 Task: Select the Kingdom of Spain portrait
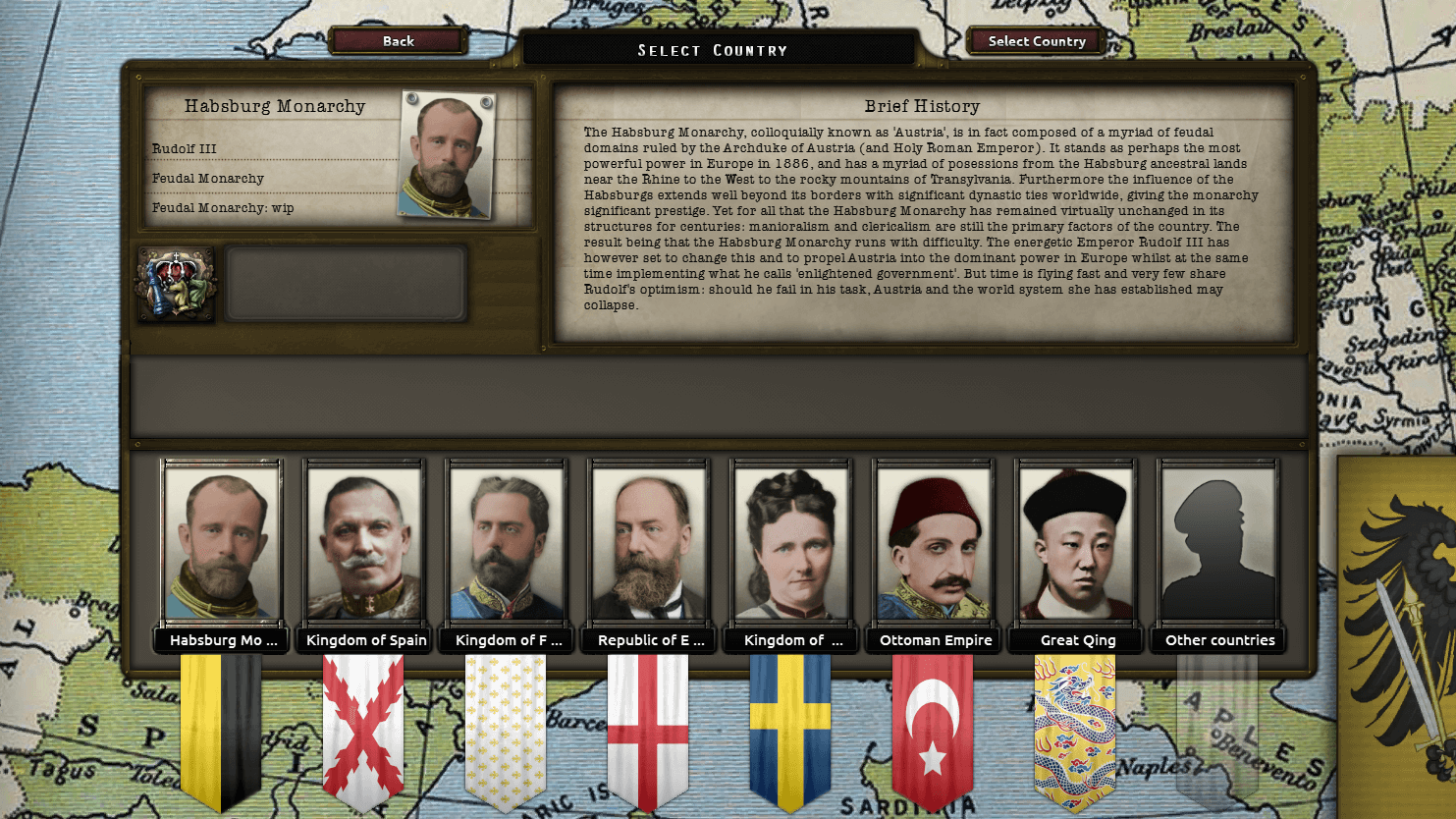[364, 542]
